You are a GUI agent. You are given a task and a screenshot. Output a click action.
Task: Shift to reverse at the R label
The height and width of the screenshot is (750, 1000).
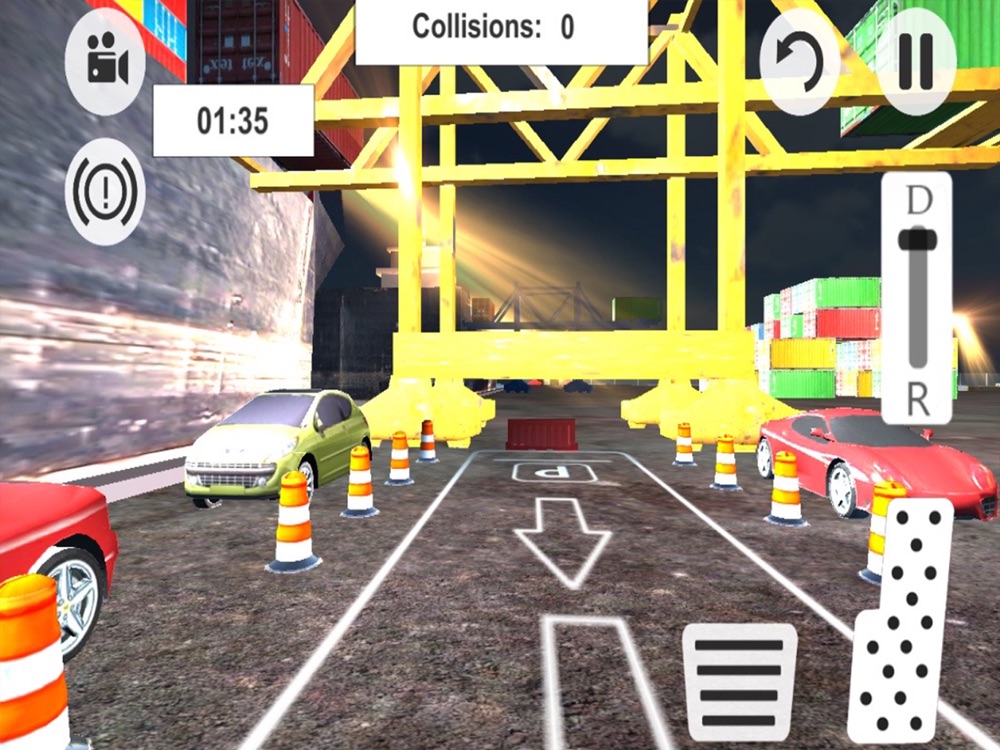point(917,398)
